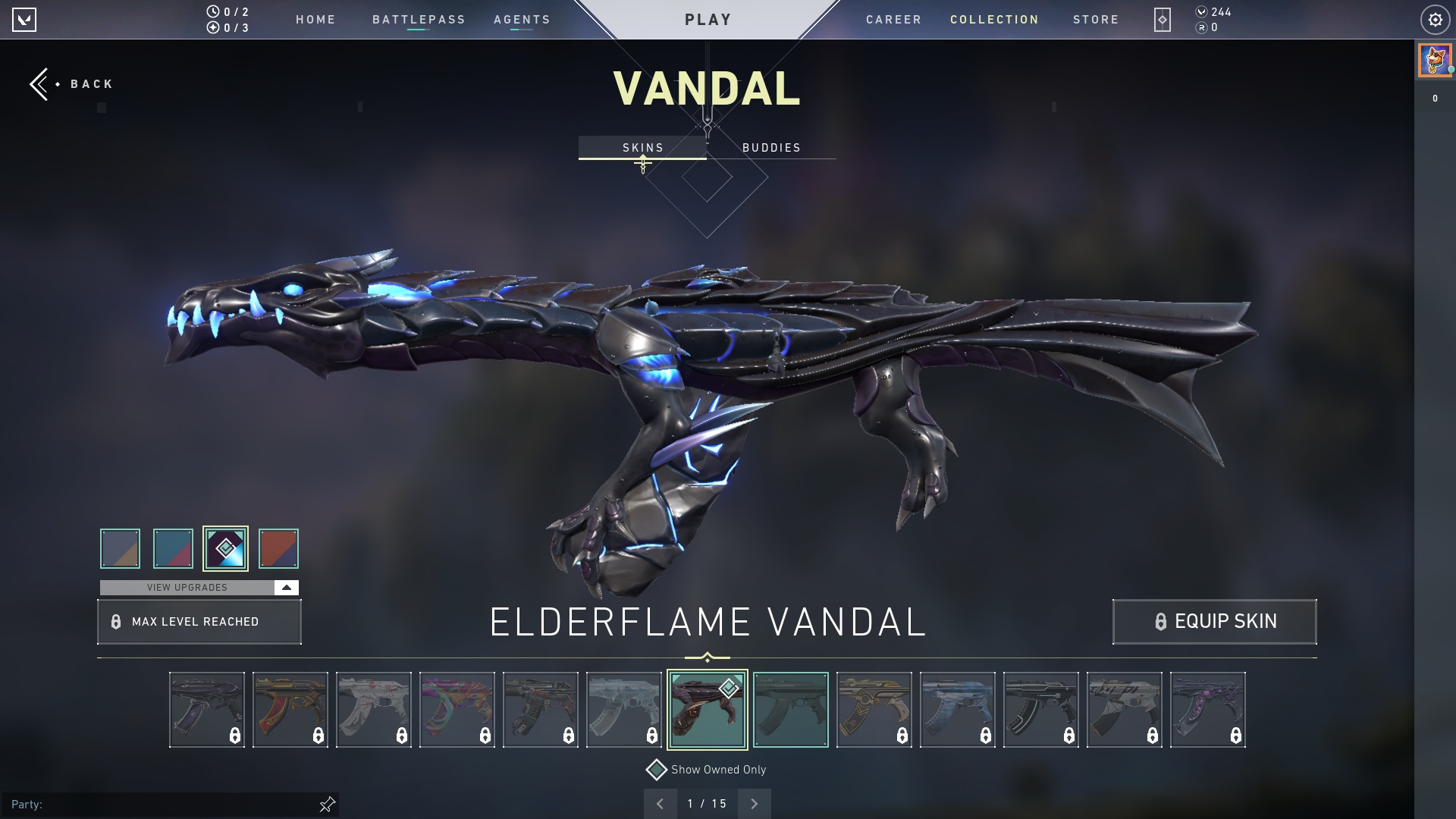Toggle Show Owned Only filter

[x=657, y=769]
